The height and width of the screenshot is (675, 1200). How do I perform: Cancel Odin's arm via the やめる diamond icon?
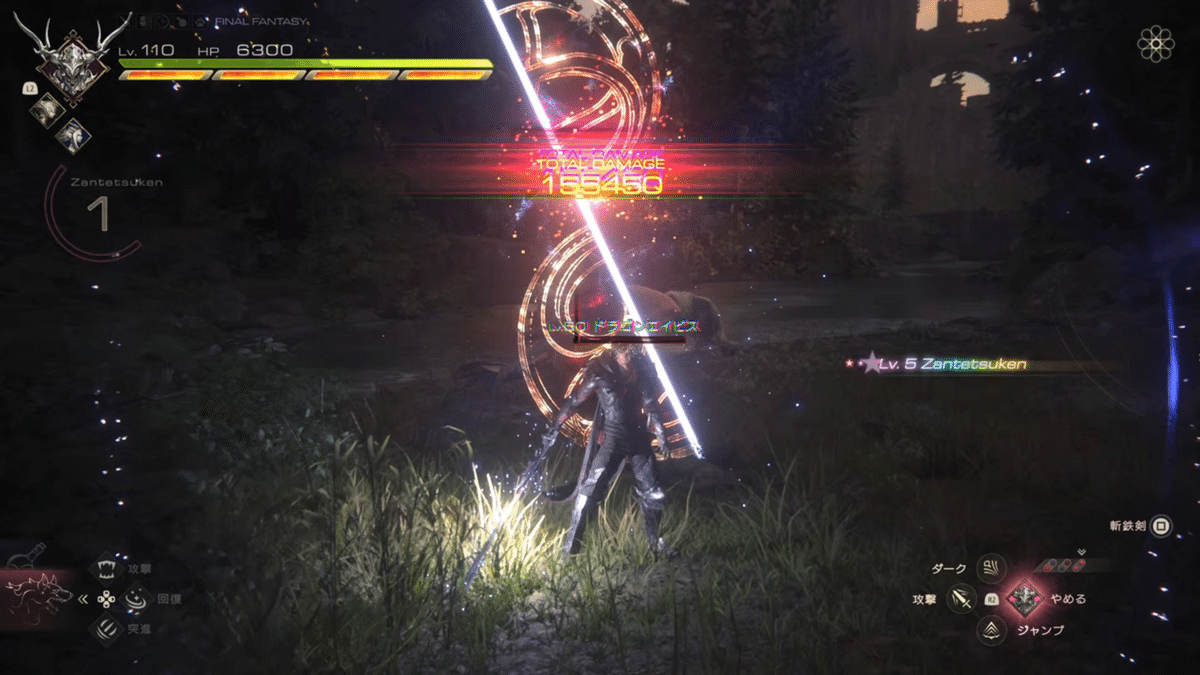(x=1023, y=599)
